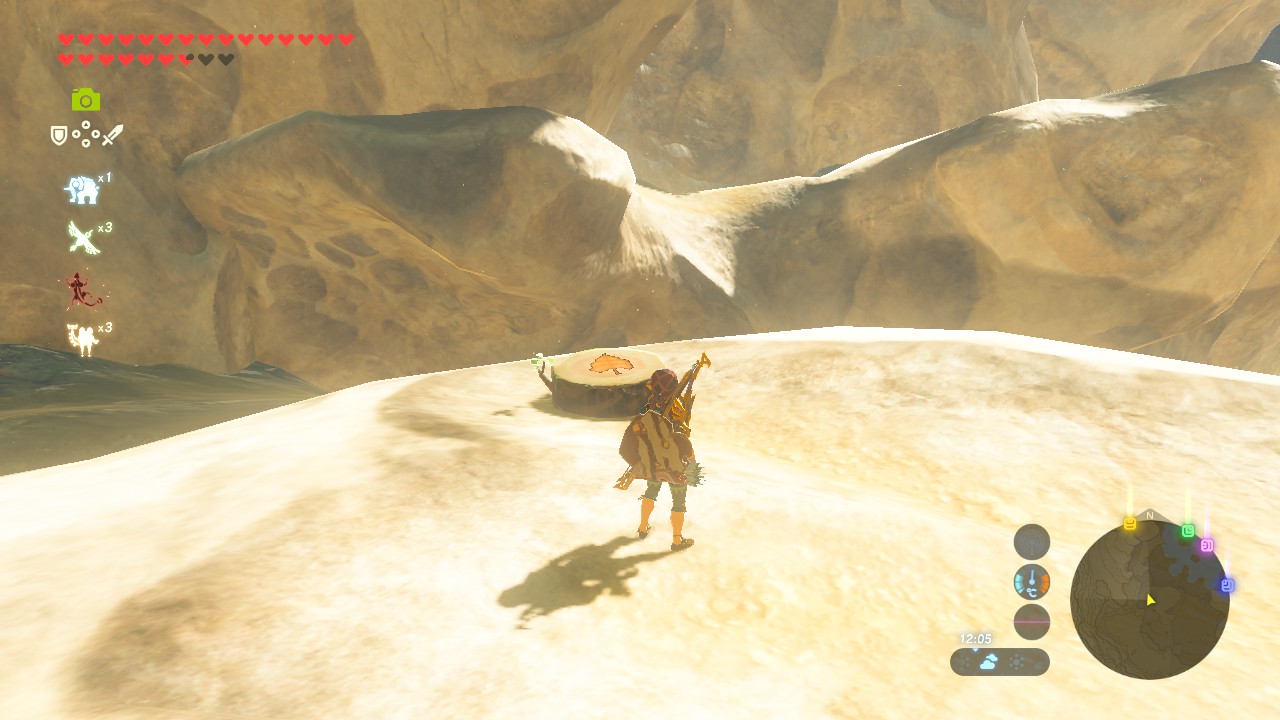The height and width of the screenshot is (720, 1280).
Task: Activate Revali's Gale bird icon
Action: click(x=82, y=238)
